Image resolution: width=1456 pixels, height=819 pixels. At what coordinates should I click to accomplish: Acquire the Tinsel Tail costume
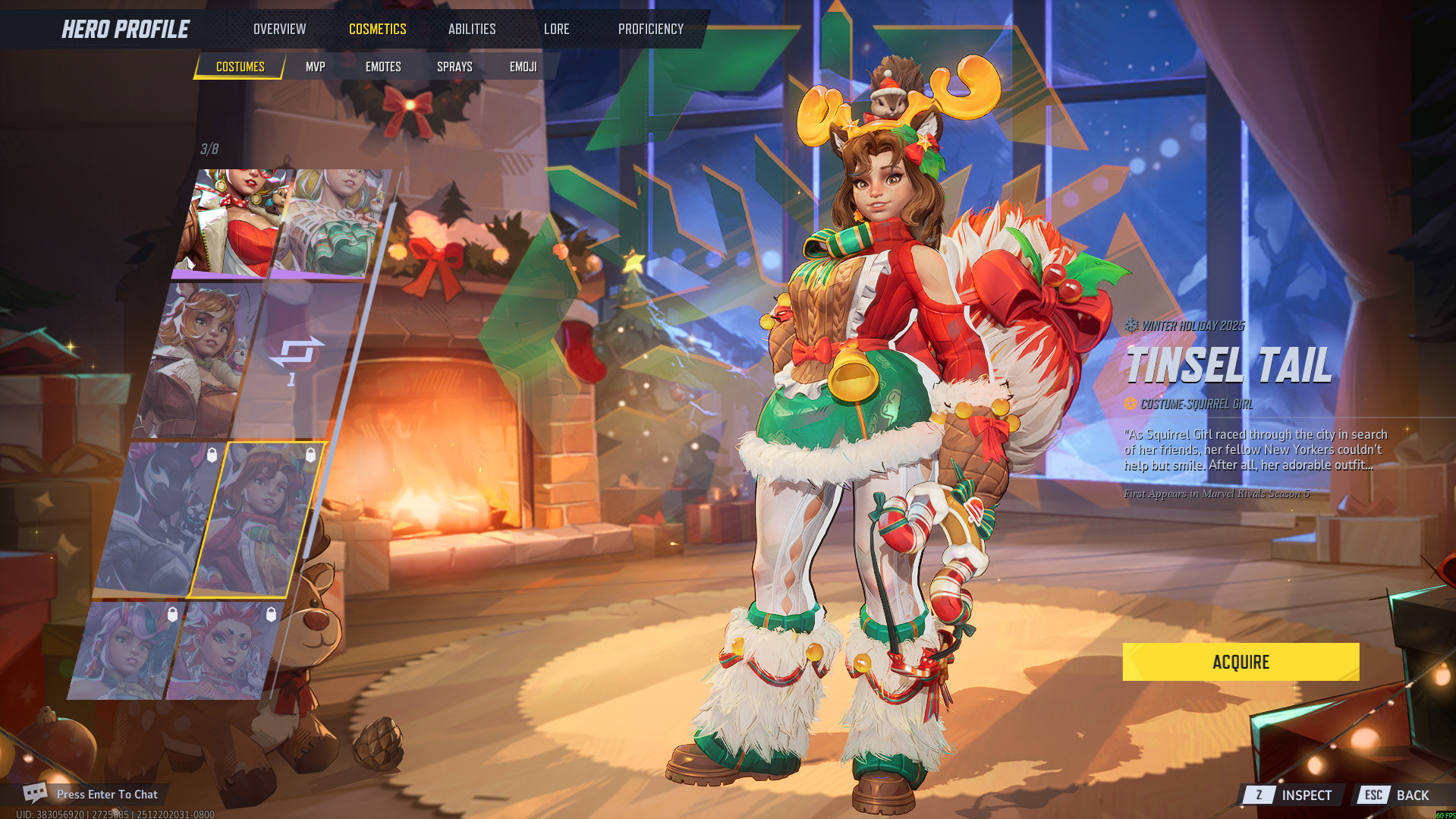pyautogui.click(x=1241, y=662)
